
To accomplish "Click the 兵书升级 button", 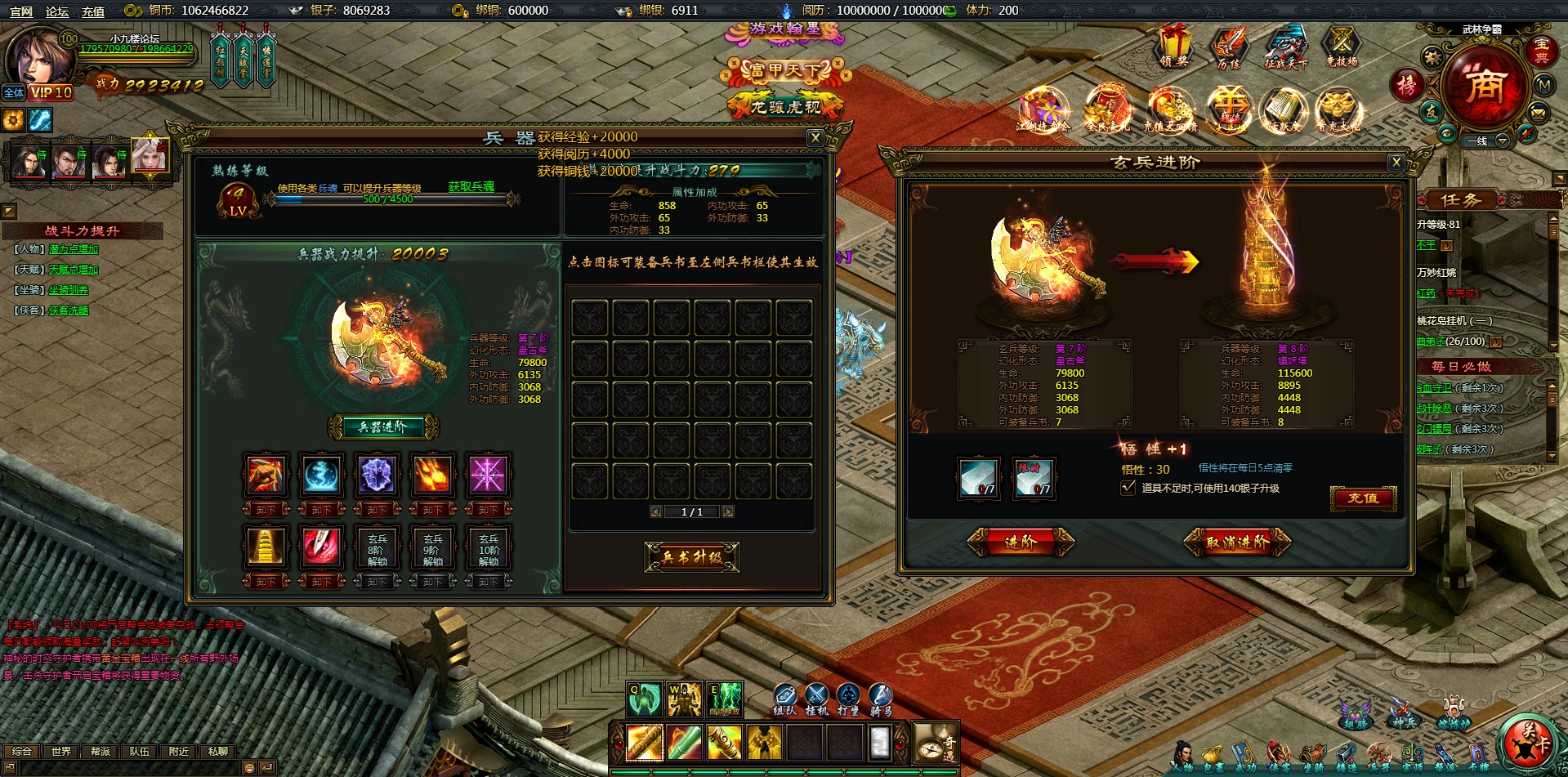I will pyautogui.click(x=691, y=557).
